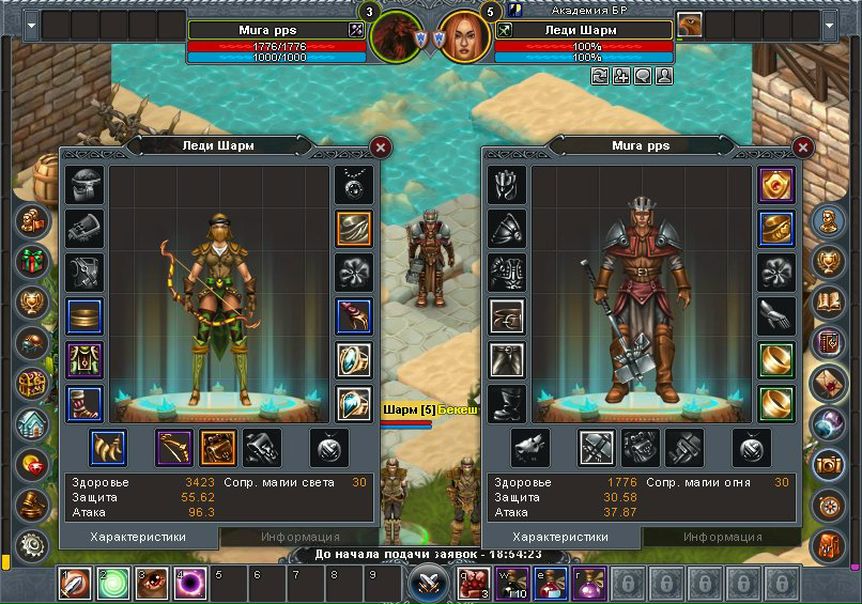Use the green swirl skill in slot 2
The height and width of the screenshot is (604, 862).
coord(114,583)
